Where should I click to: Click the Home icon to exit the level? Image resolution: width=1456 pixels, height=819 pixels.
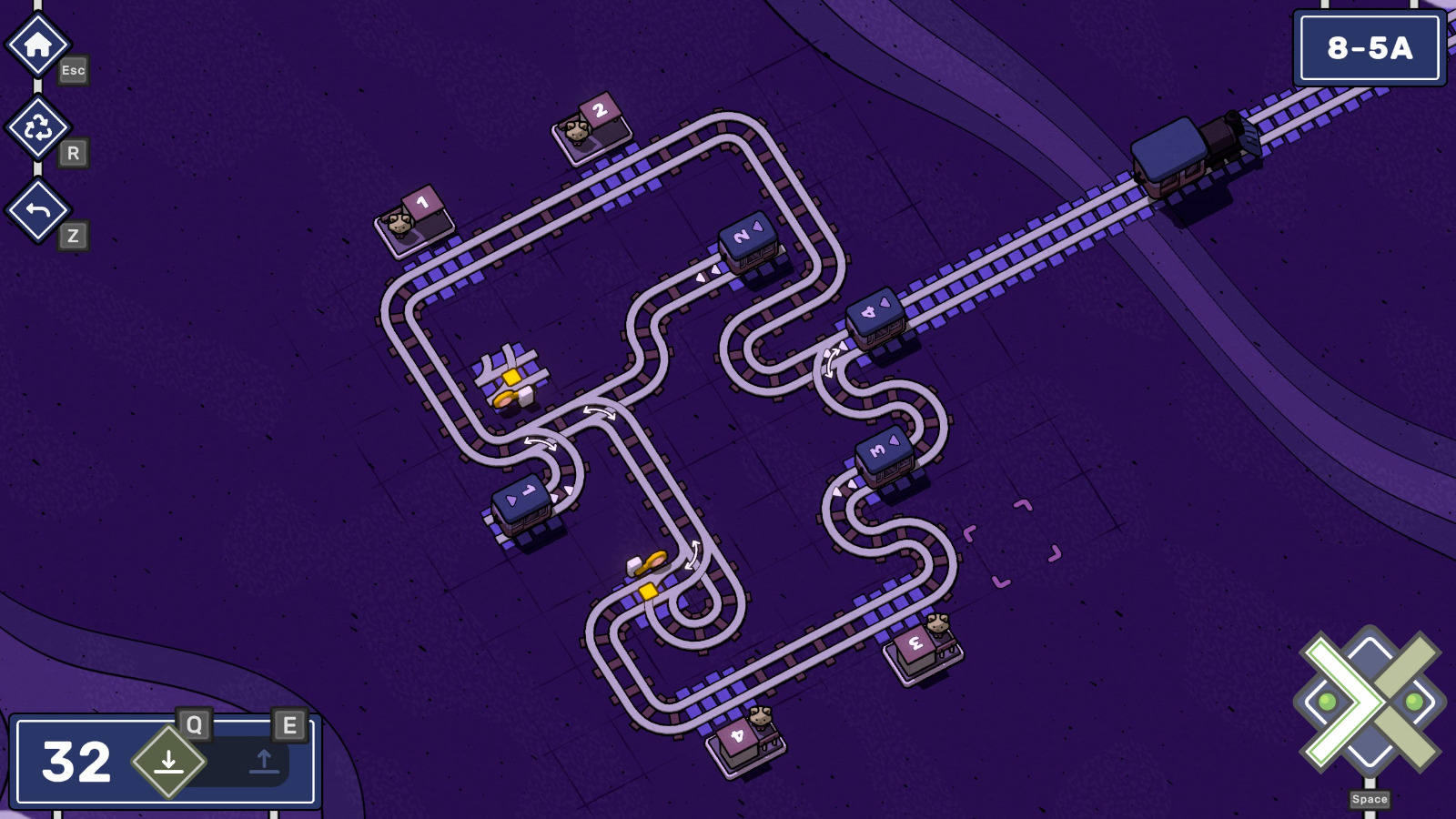(x=37, y=43)
